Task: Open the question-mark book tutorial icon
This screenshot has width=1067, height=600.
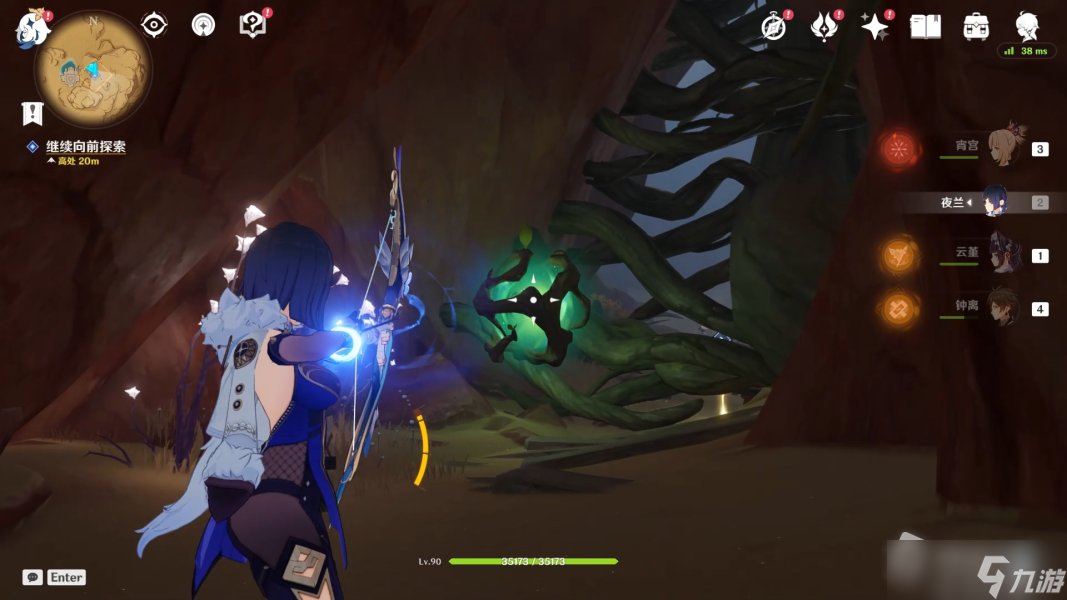Action: coord(253,25)
